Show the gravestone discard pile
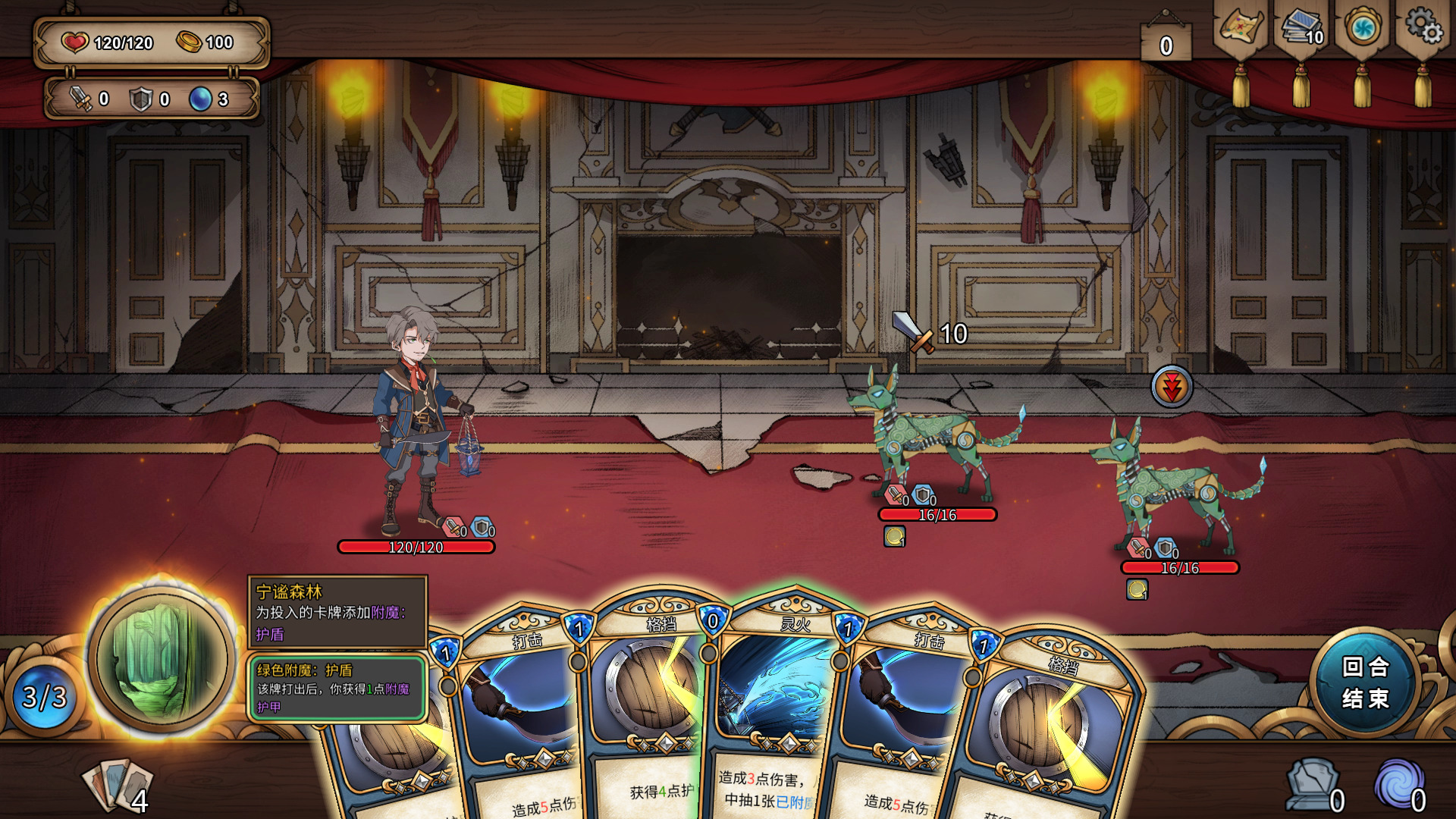This screenshot has height=819, width=1456. (1313, 785)
